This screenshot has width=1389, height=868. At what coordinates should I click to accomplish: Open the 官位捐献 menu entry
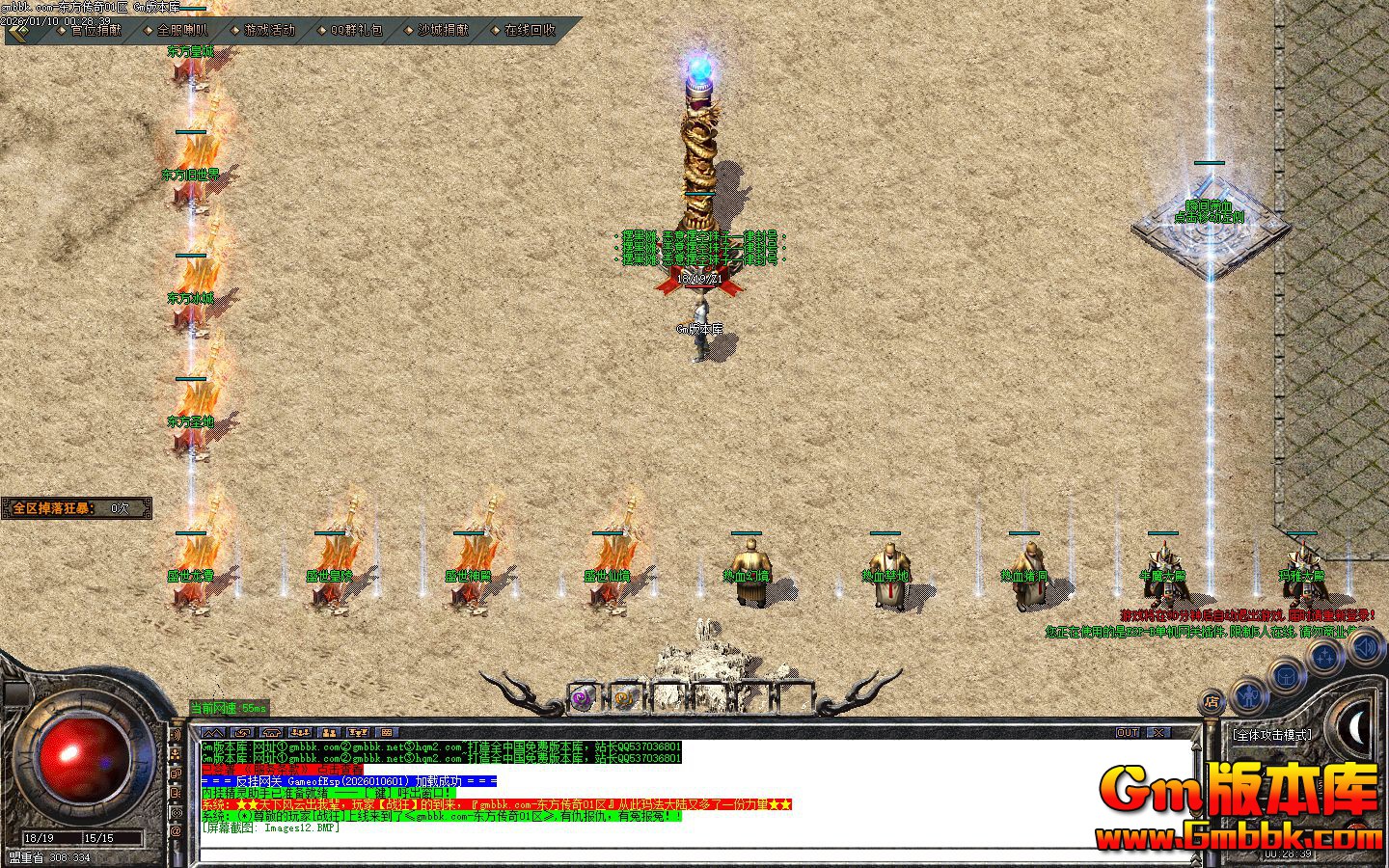click(96, 30)
